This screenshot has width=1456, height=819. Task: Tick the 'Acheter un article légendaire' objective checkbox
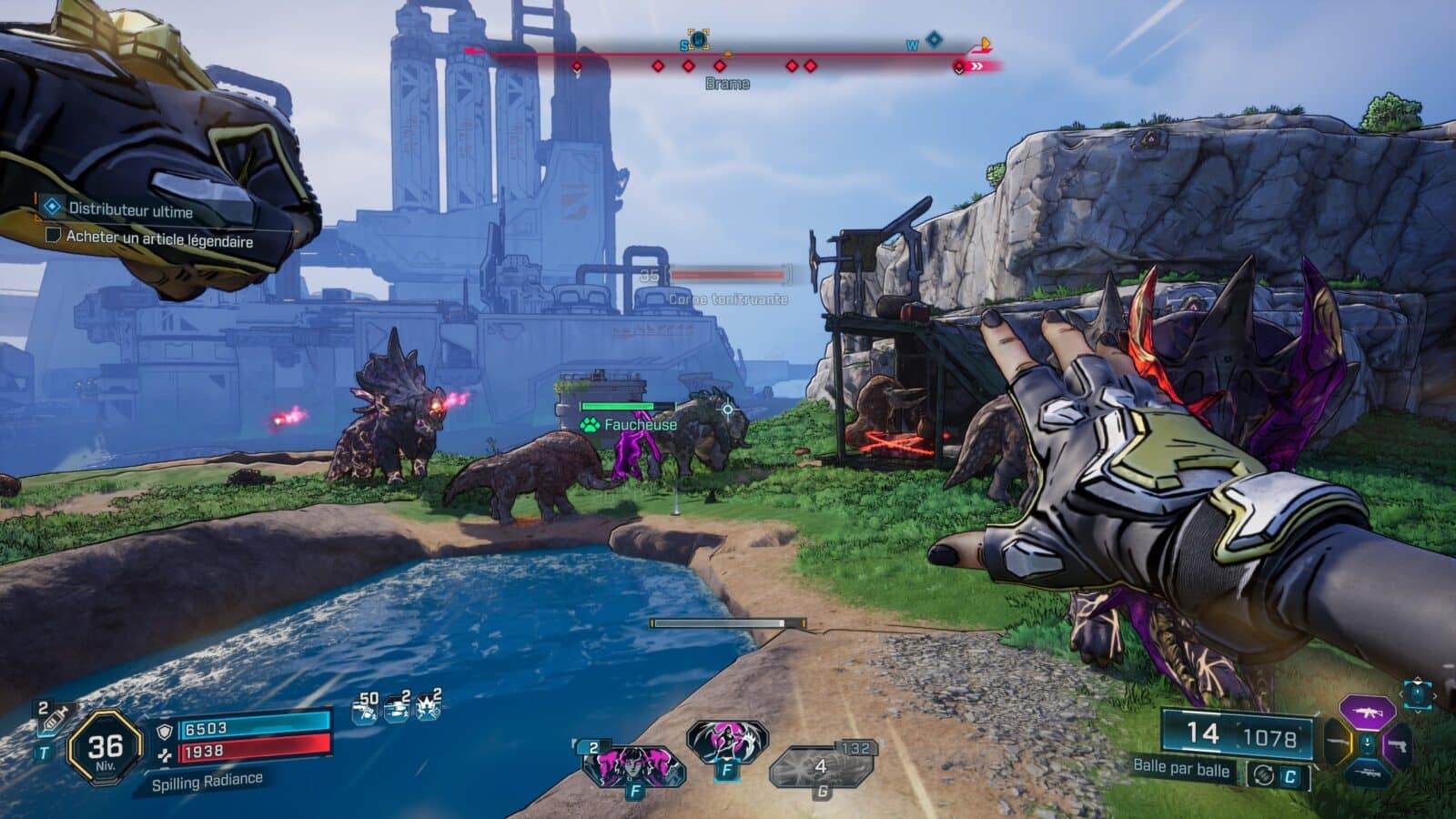53,236
